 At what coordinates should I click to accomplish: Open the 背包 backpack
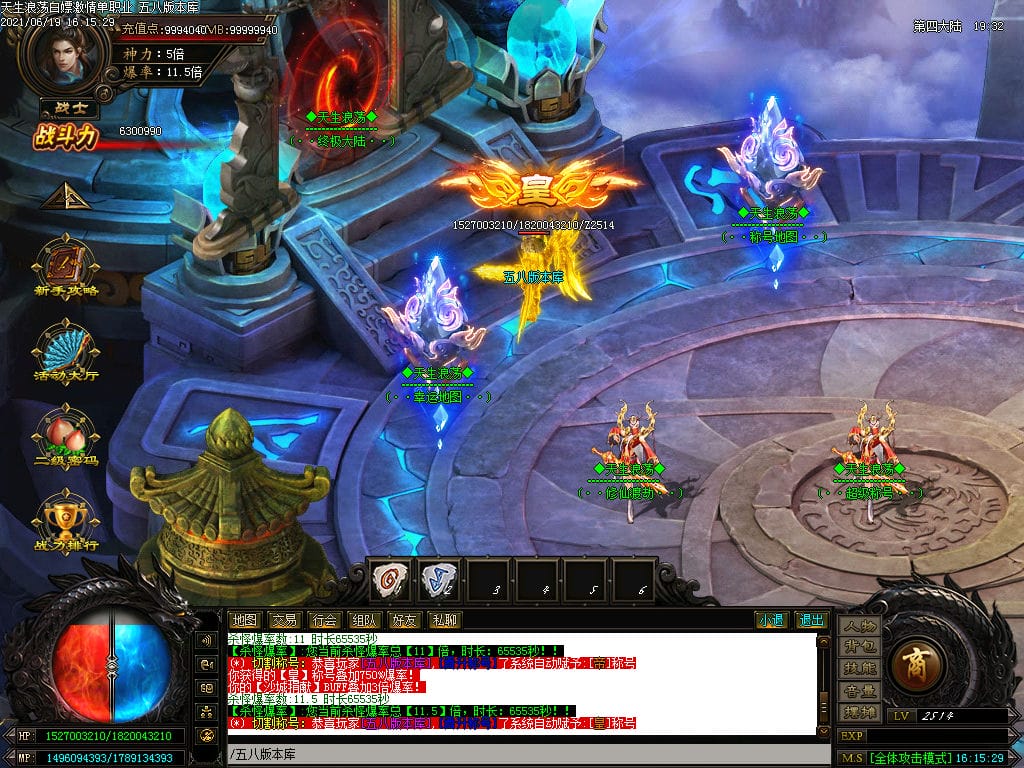click(860, 647)
